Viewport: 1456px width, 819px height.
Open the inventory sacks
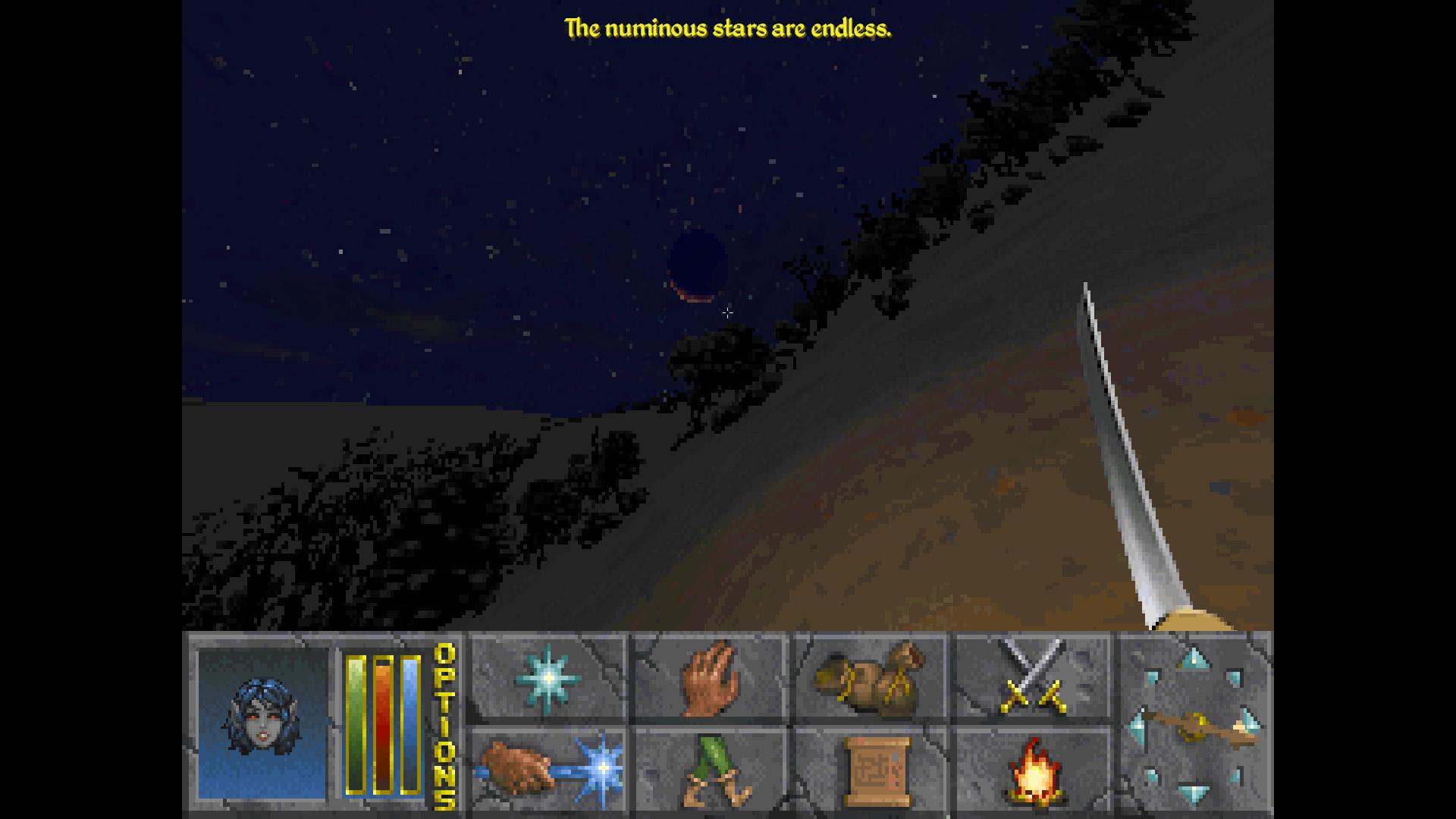(x=869, y=678)
